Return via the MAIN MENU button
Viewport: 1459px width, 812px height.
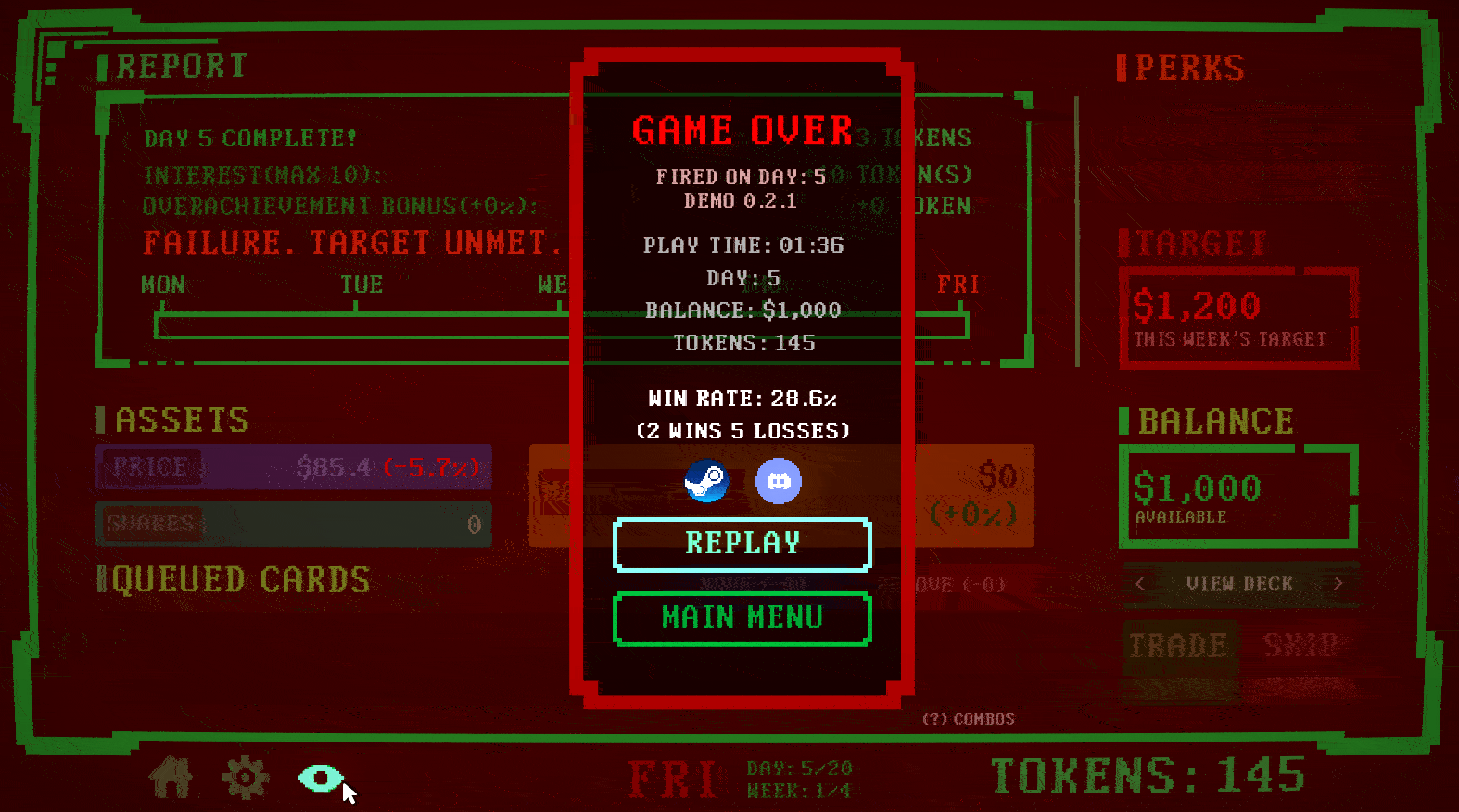click(742, 618)
